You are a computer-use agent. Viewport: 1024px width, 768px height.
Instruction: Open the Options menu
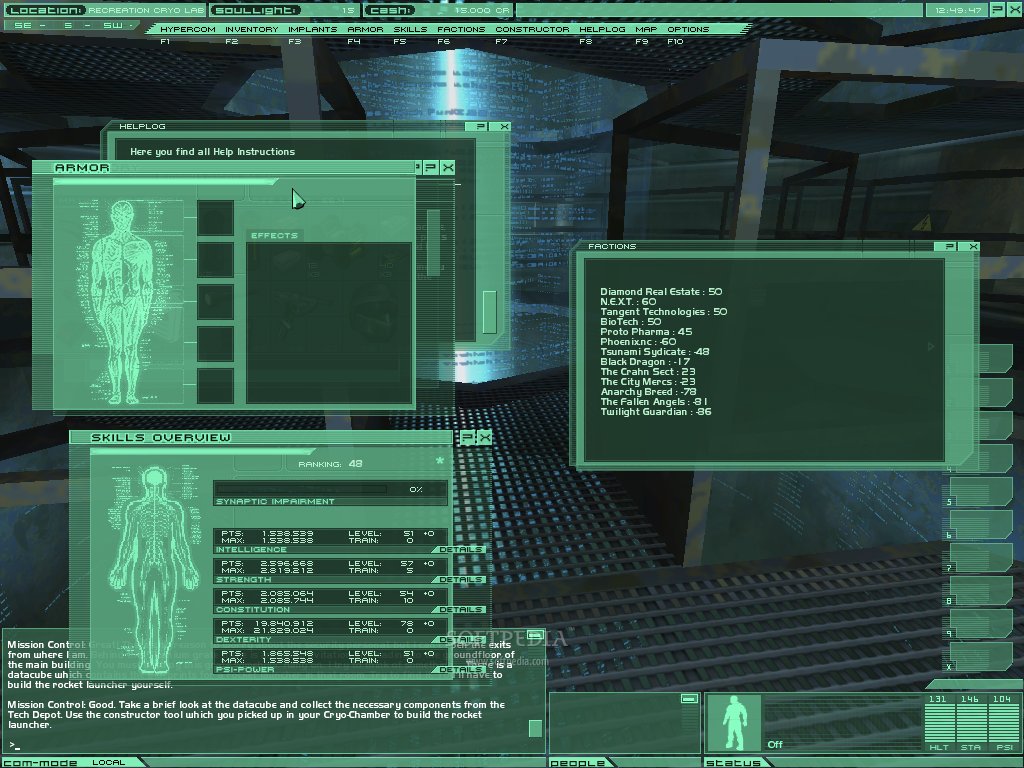[688, 29]
